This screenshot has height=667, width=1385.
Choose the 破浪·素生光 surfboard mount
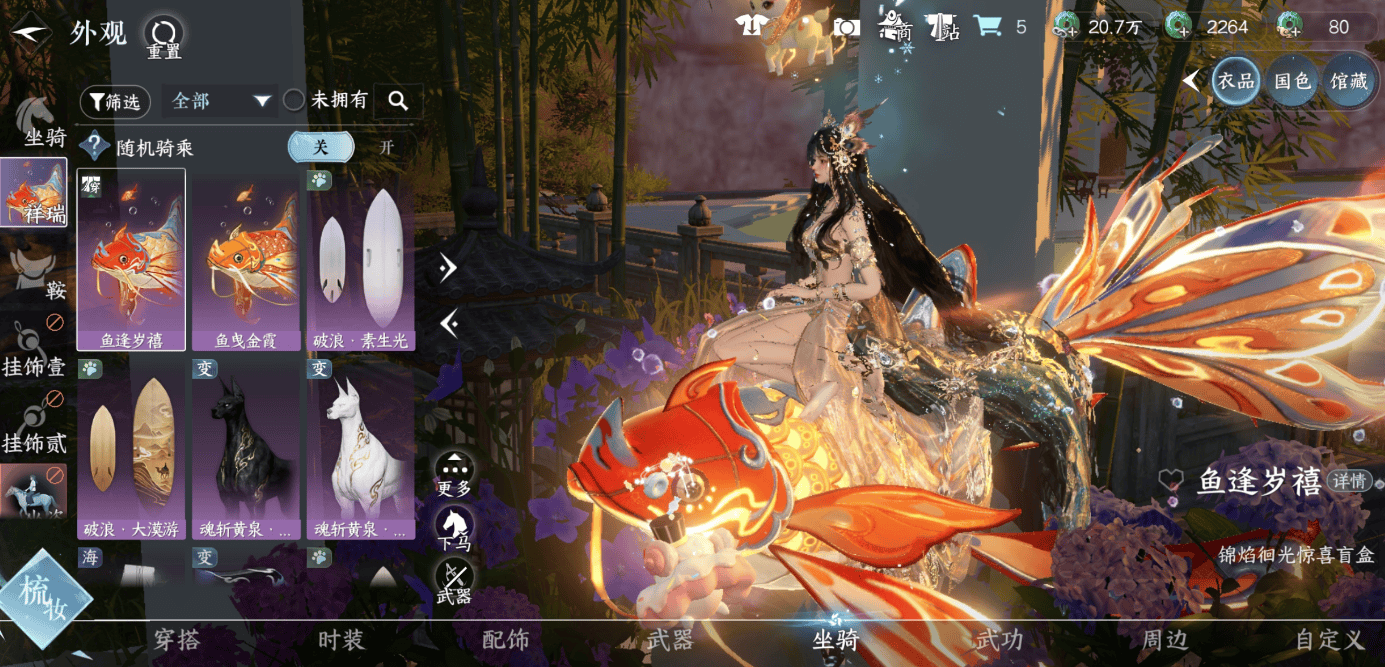pos(360,260)
